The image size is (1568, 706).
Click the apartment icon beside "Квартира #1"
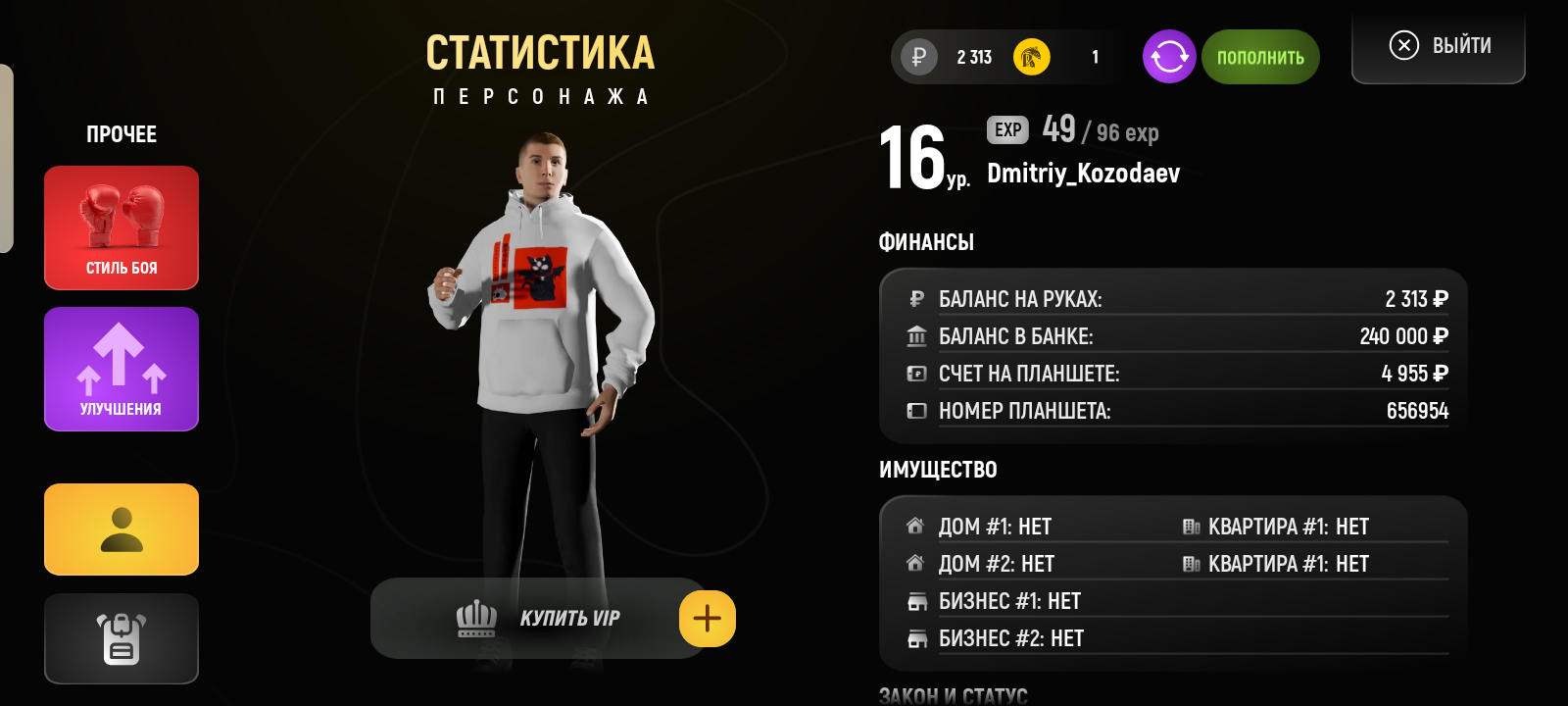(1191, 526)
